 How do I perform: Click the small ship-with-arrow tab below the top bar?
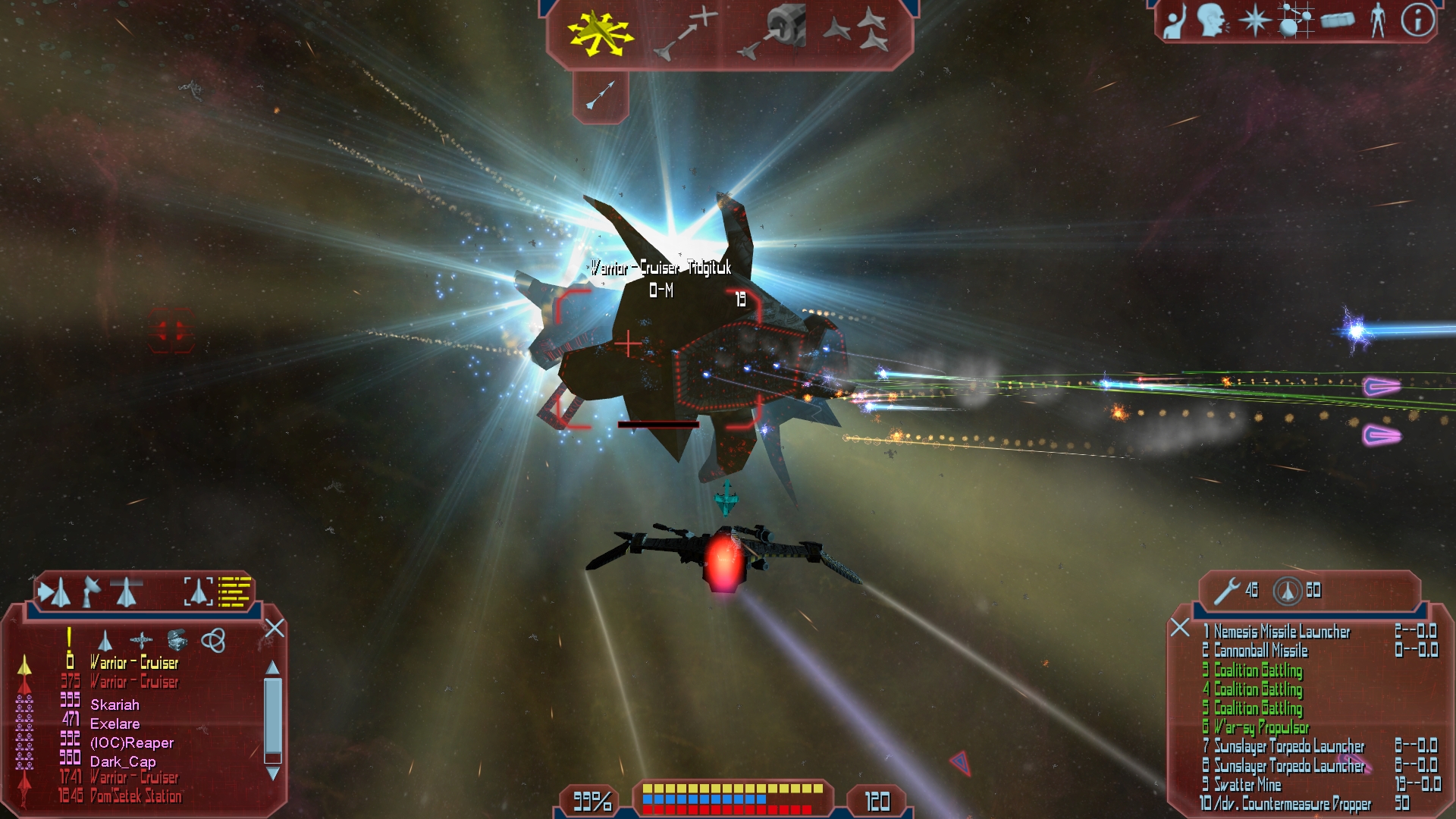600,96
